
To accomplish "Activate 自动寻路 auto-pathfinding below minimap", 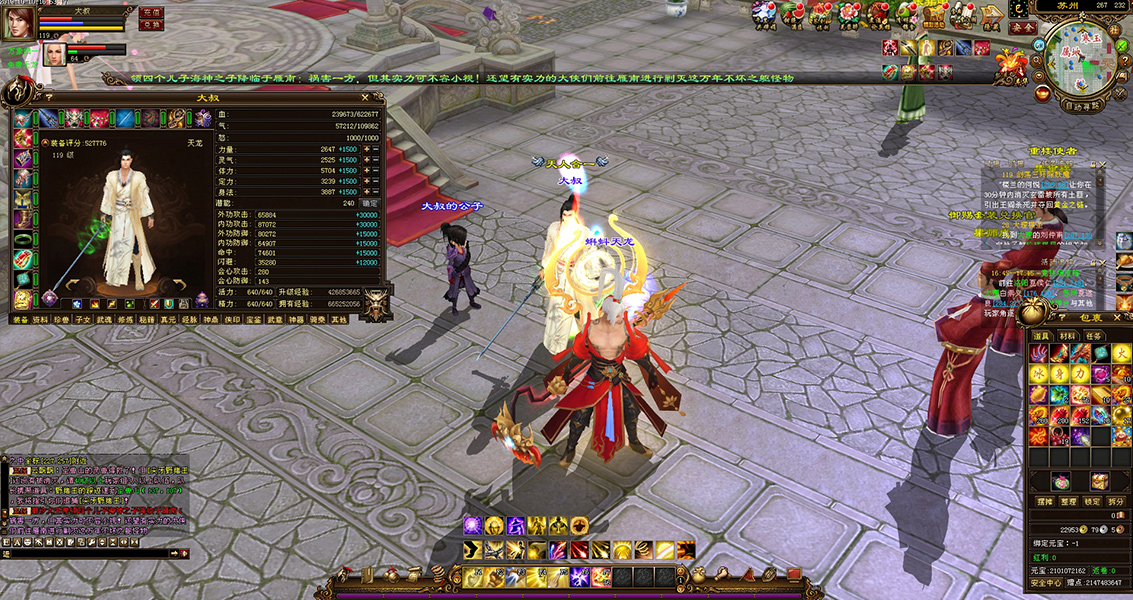I will (1083, 104).
